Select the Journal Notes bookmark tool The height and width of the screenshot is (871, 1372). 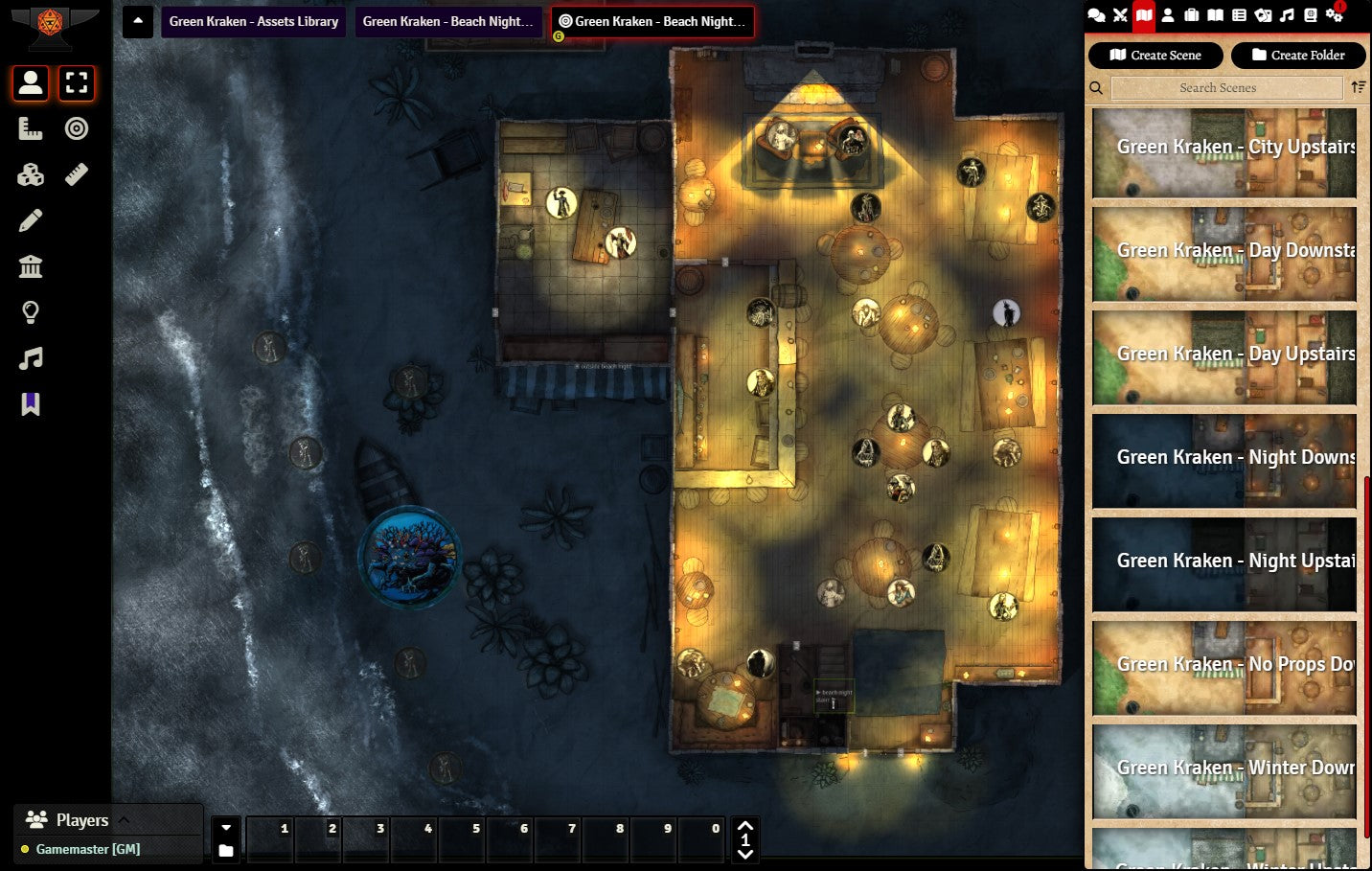tap(31, 404)
